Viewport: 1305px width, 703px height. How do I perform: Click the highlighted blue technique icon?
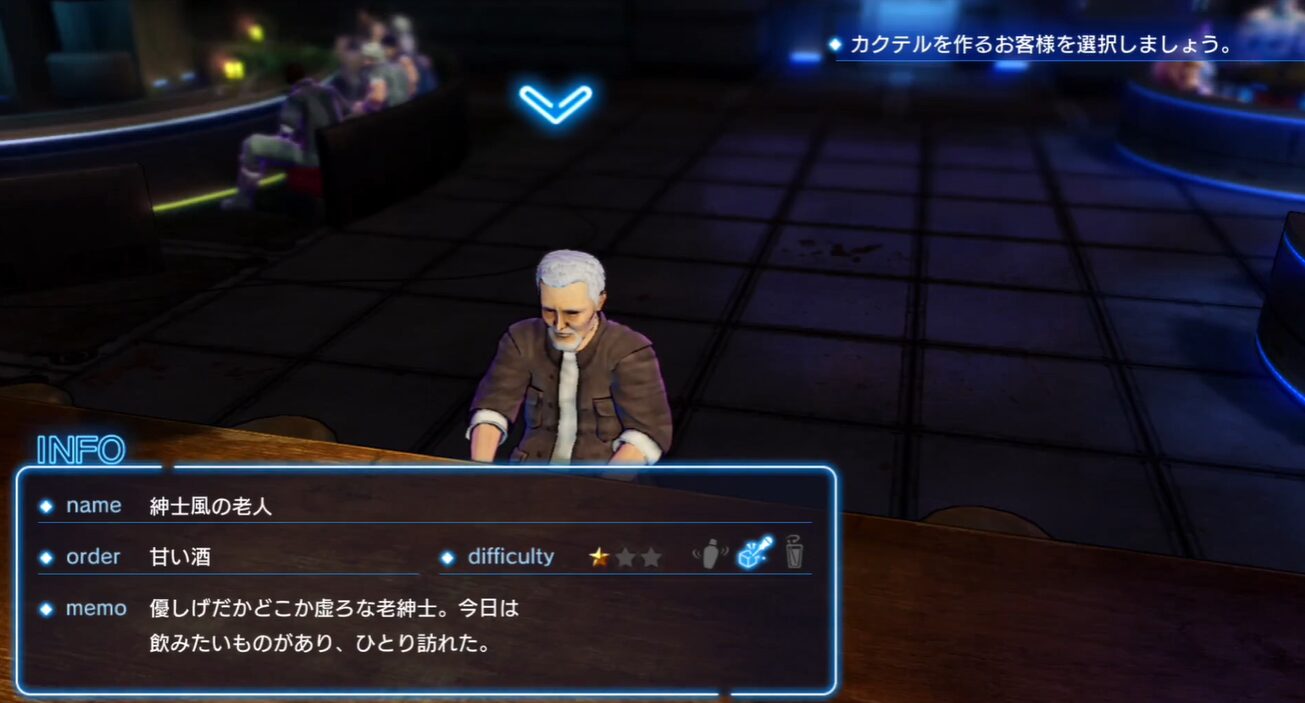pyautogui.click(x=754, y=554)
